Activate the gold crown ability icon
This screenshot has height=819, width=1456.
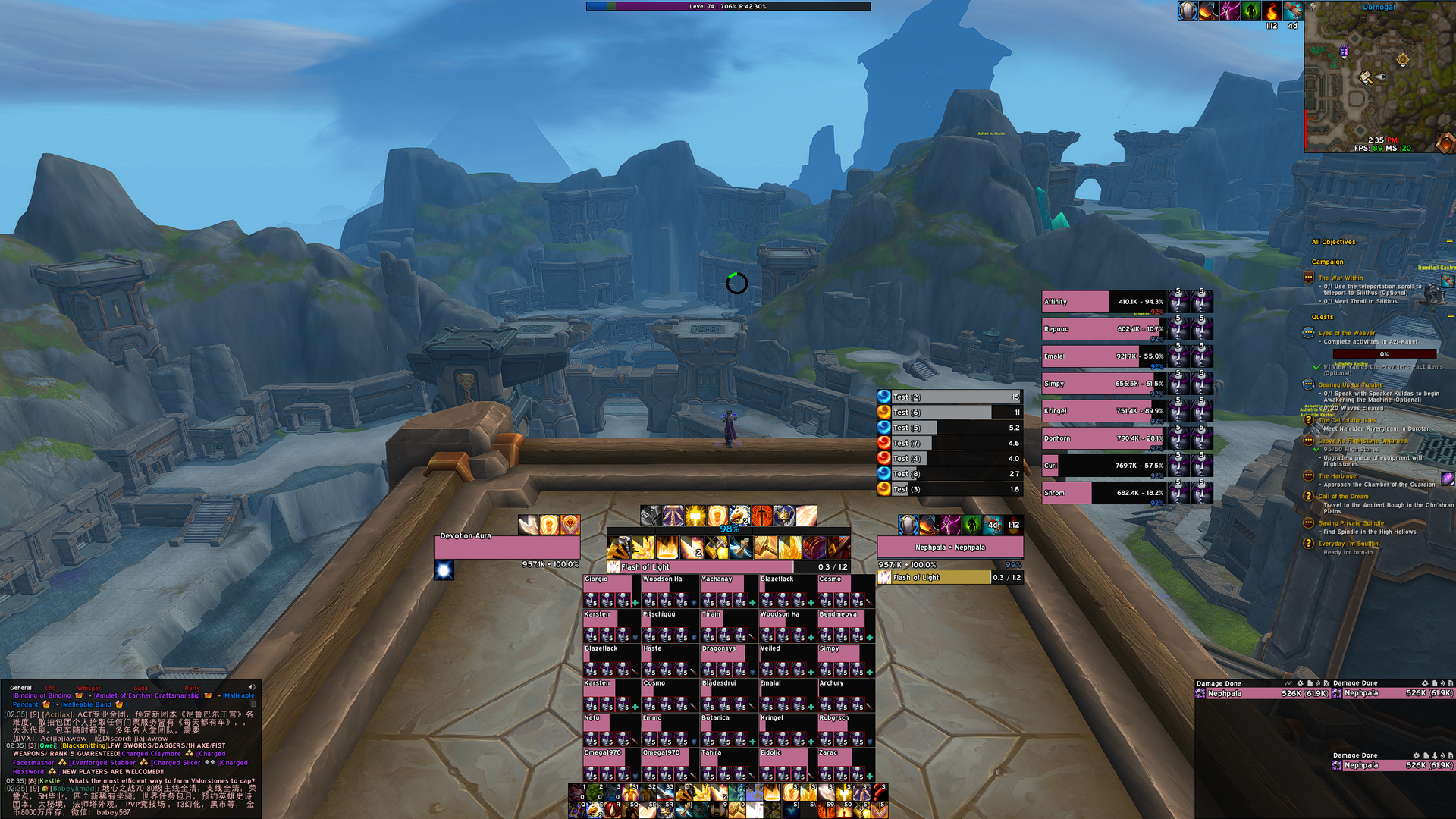(x=784, y=516)
